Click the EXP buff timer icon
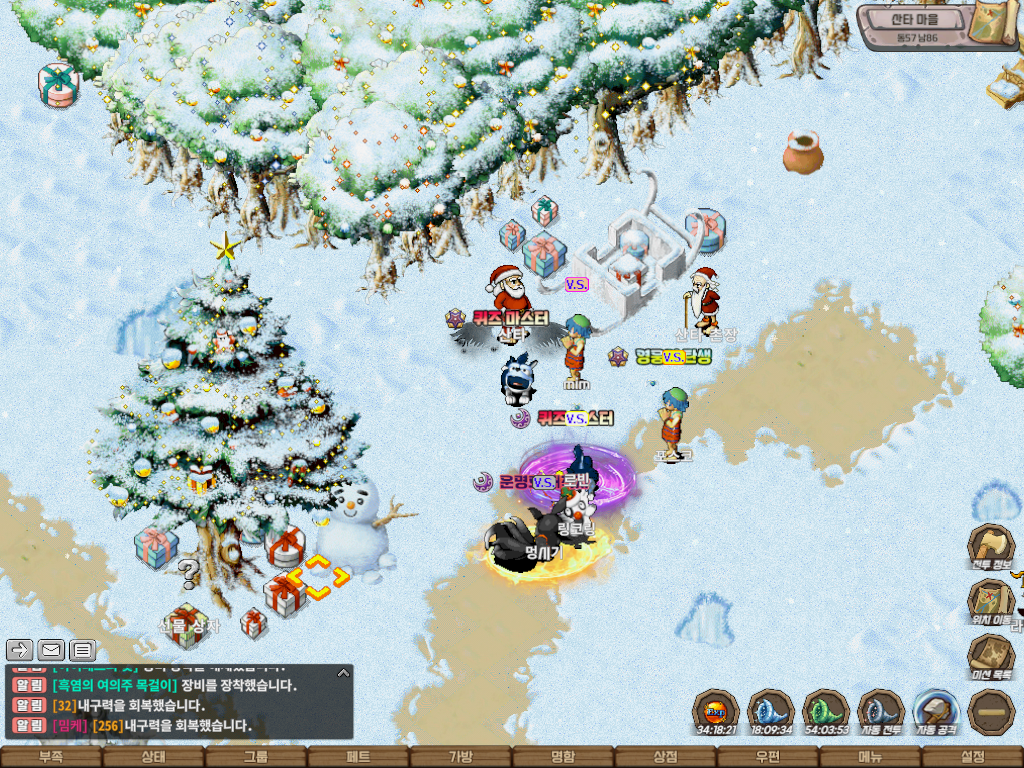1024x768 pixels. (x=716, y=710)
